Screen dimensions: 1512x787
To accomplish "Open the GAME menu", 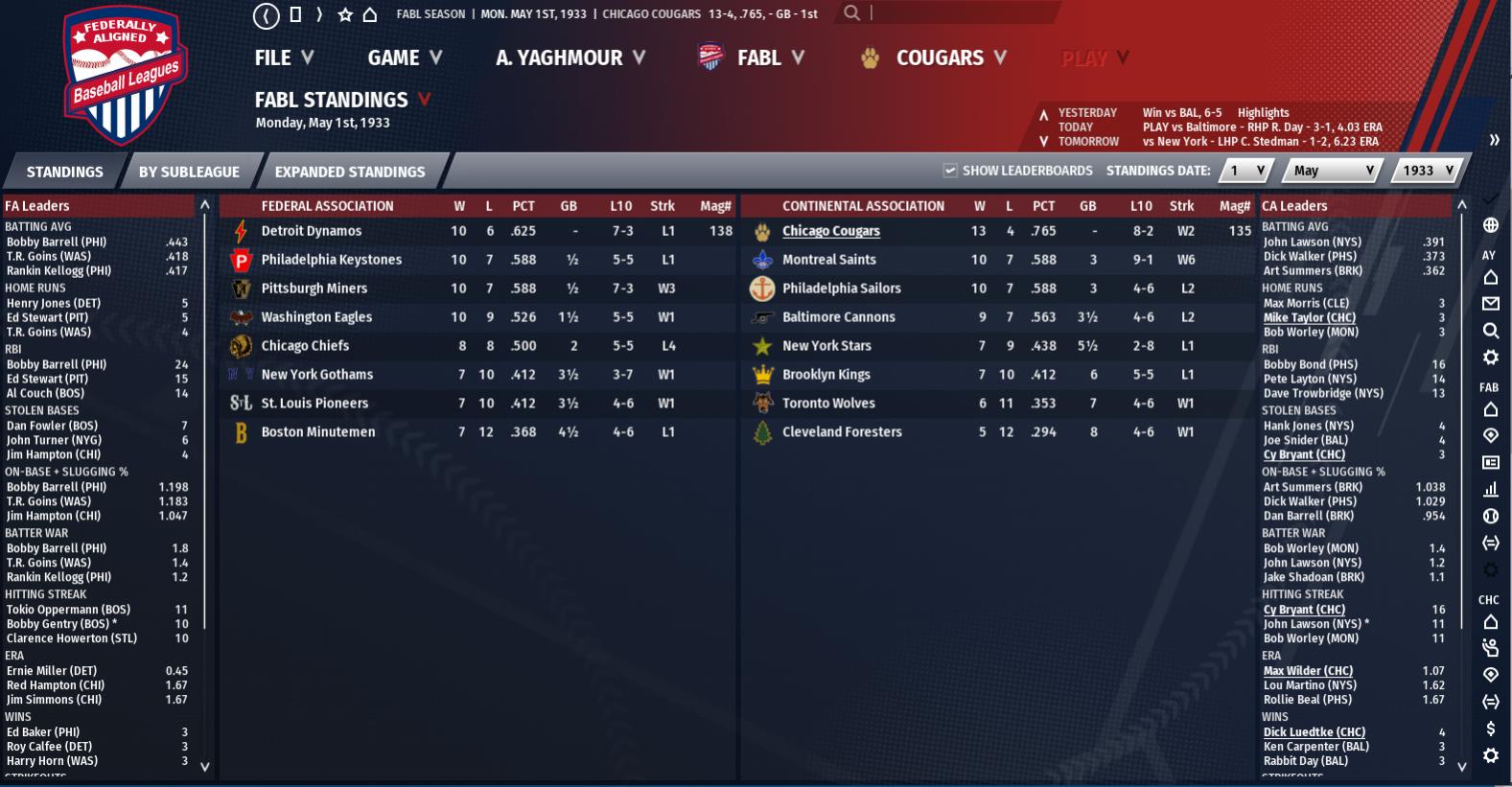I will (405, 58).
